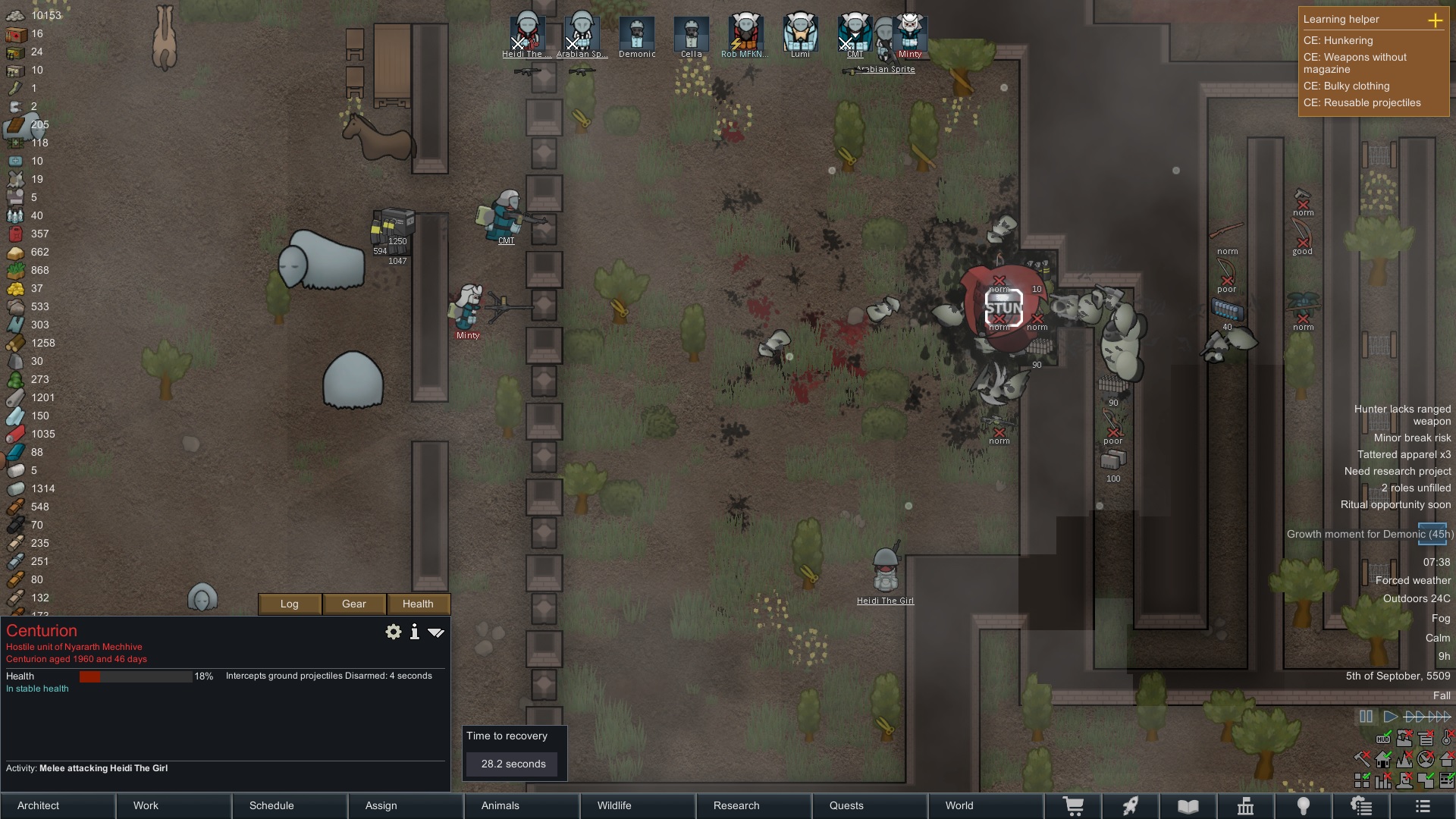Click the Need research project alert
This screenshot has width=1456, height=819.
[1398, 471]
